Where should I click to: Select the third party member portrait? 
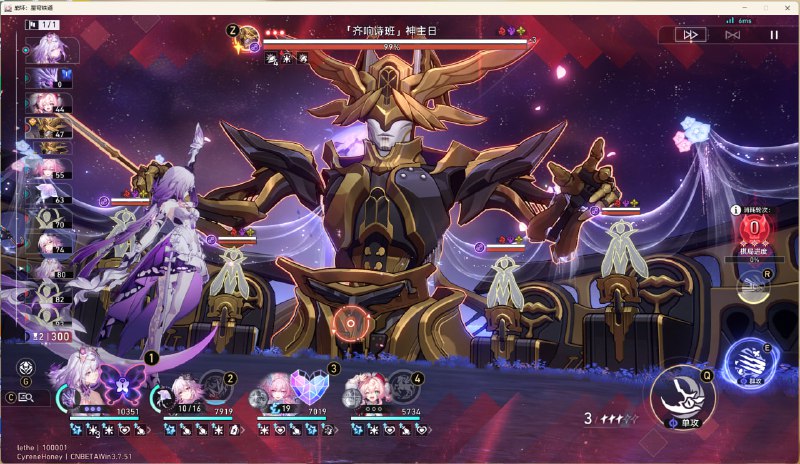(278, 389)
